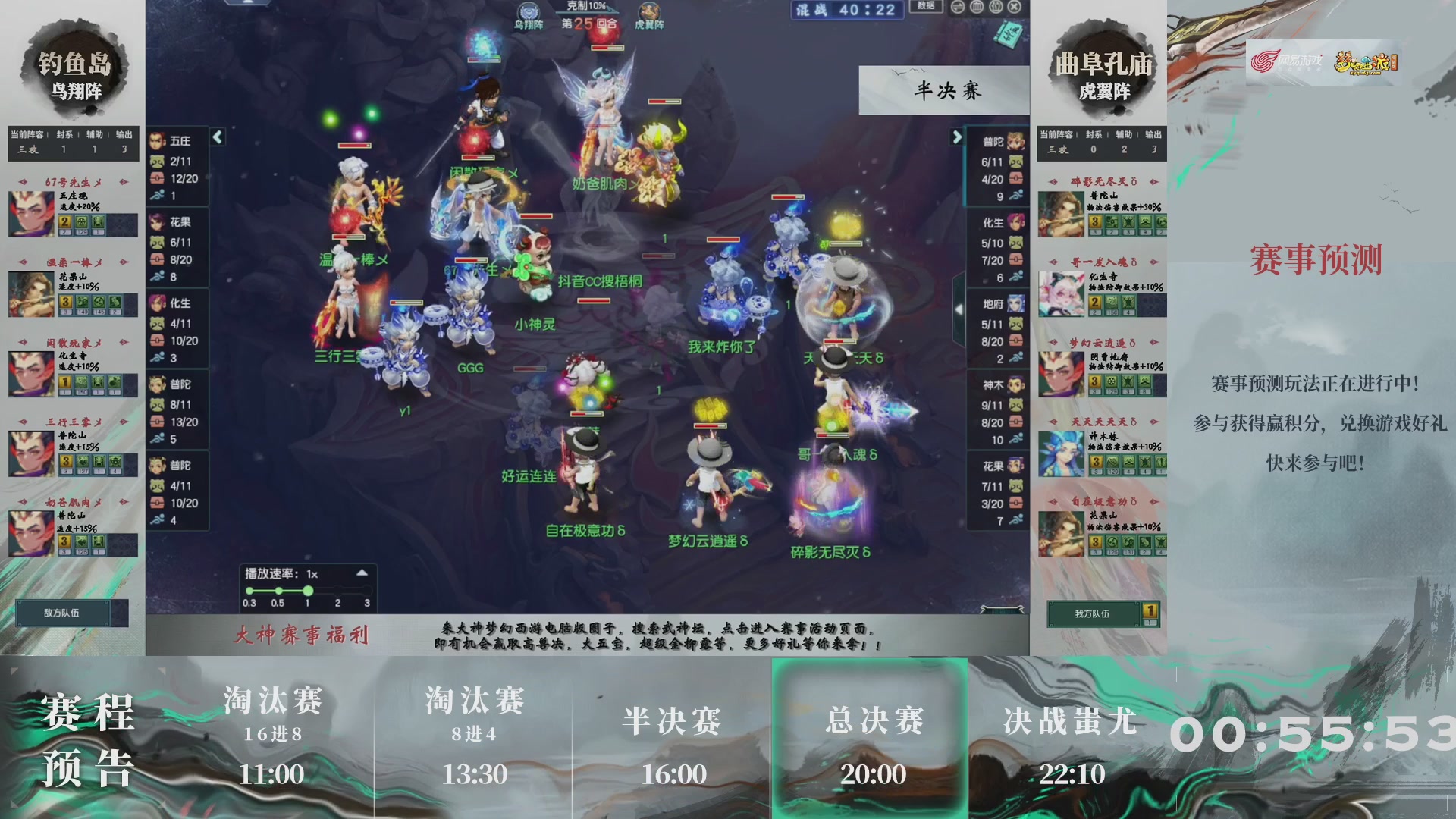The height and width of the screenshot is (819, 1456).
Task: Click the gift icon beside the close button
Action: [996, 7]
